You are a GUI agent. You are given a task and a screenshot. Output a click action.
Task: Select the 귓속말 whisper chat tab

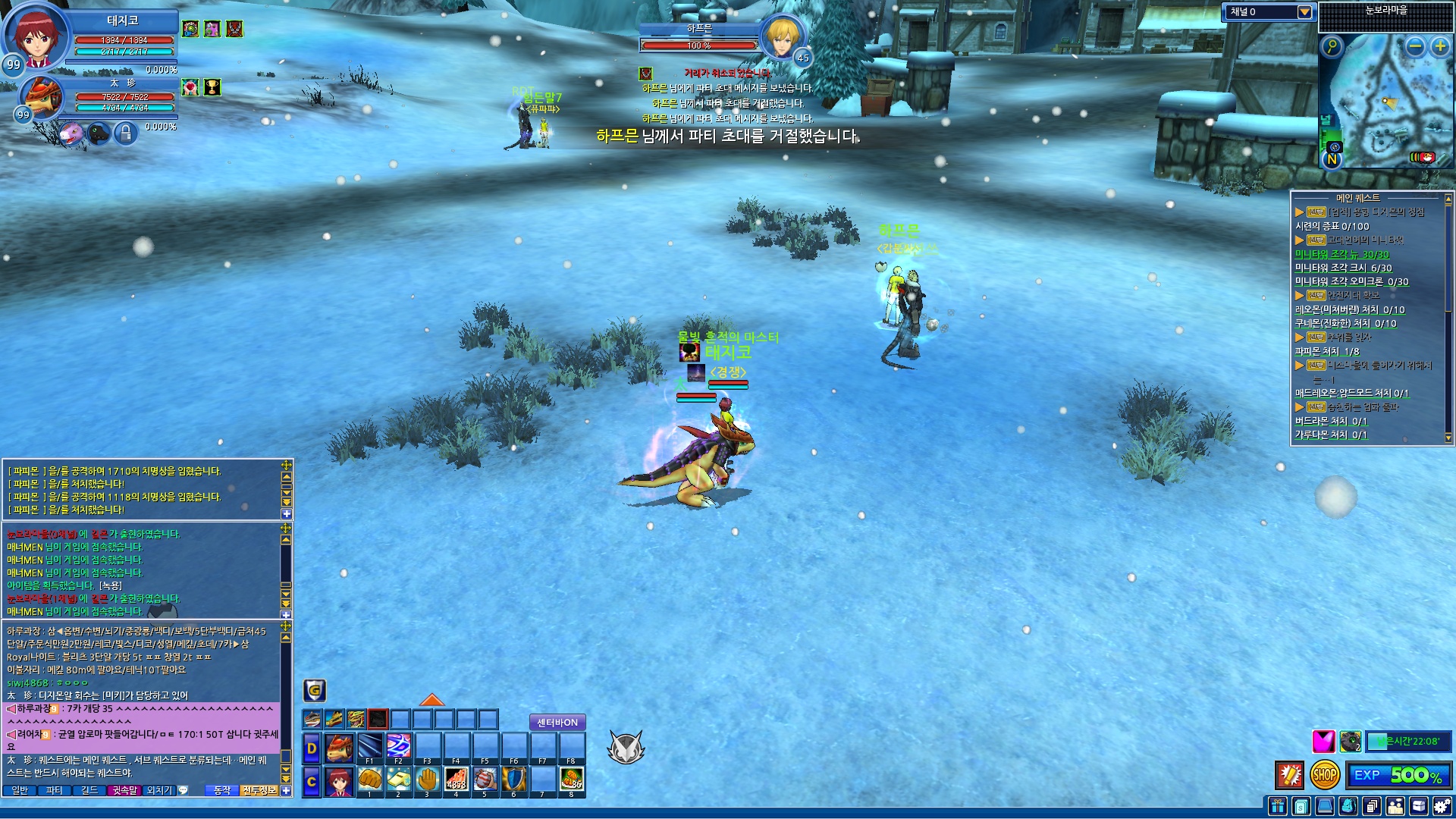[124, 790]
